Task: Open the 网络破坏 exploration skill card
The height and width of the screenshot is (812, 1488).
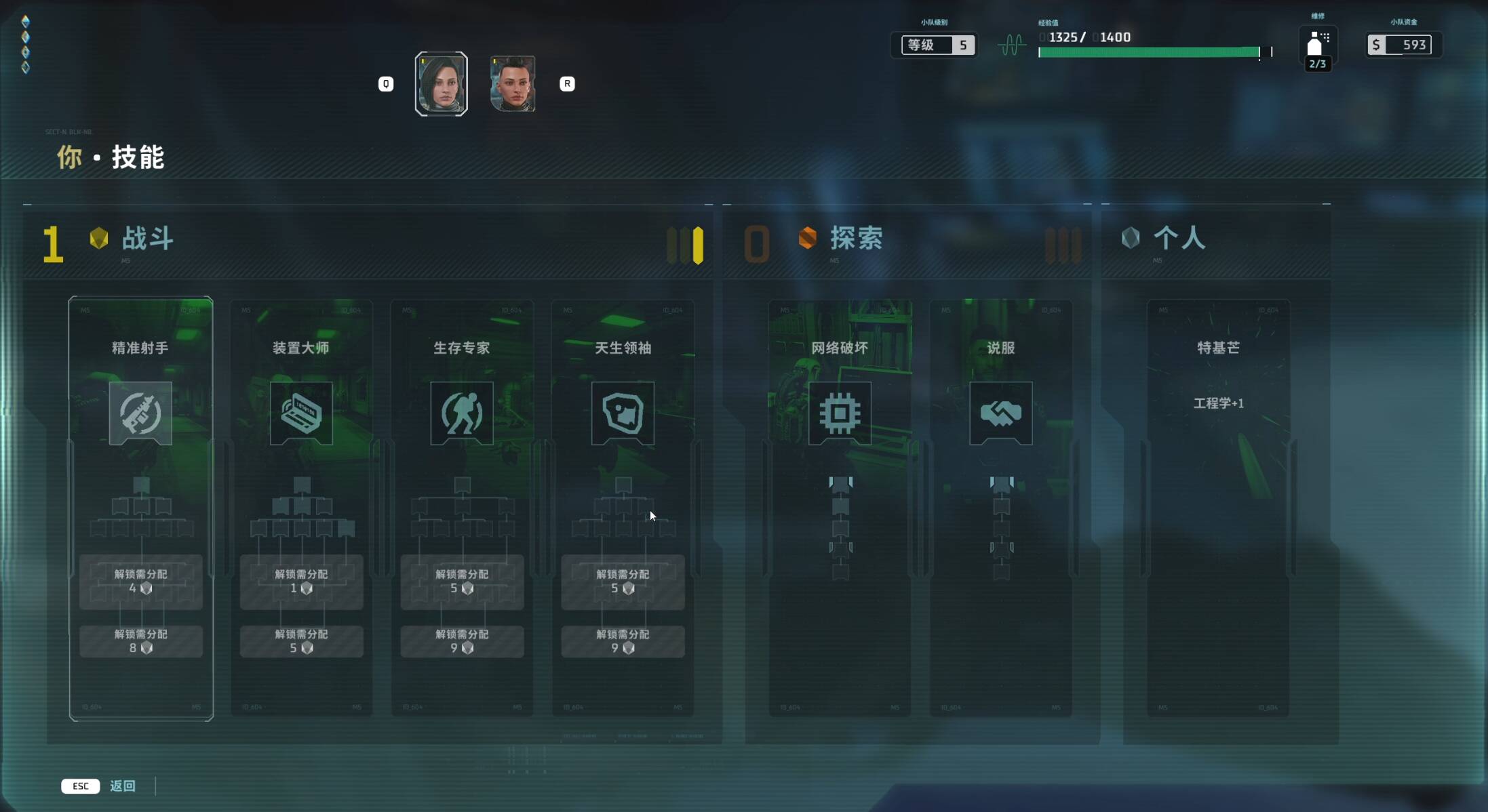Action: pos(840,348)
